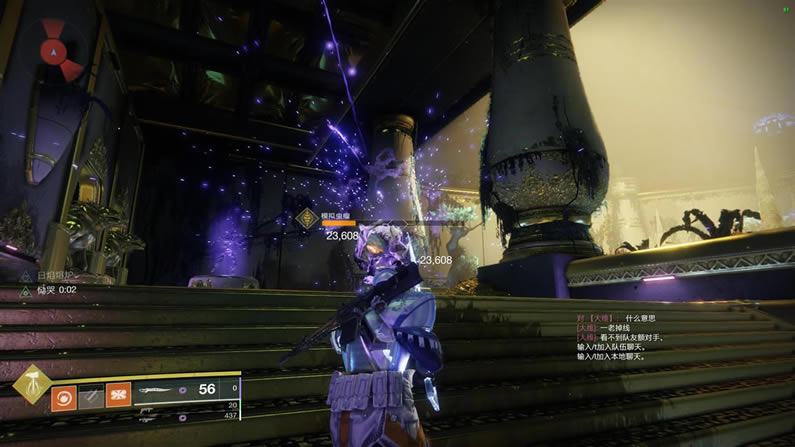
Task: Activate the orange class ability icon
Action: 118,395
